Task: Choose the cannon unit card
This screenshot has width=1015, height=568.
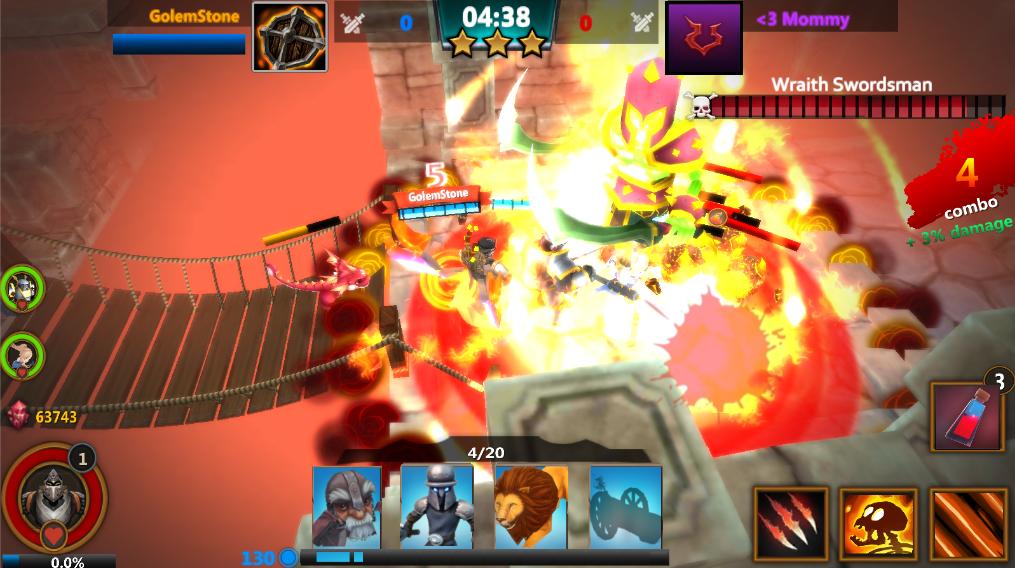Action: [625, 506]
